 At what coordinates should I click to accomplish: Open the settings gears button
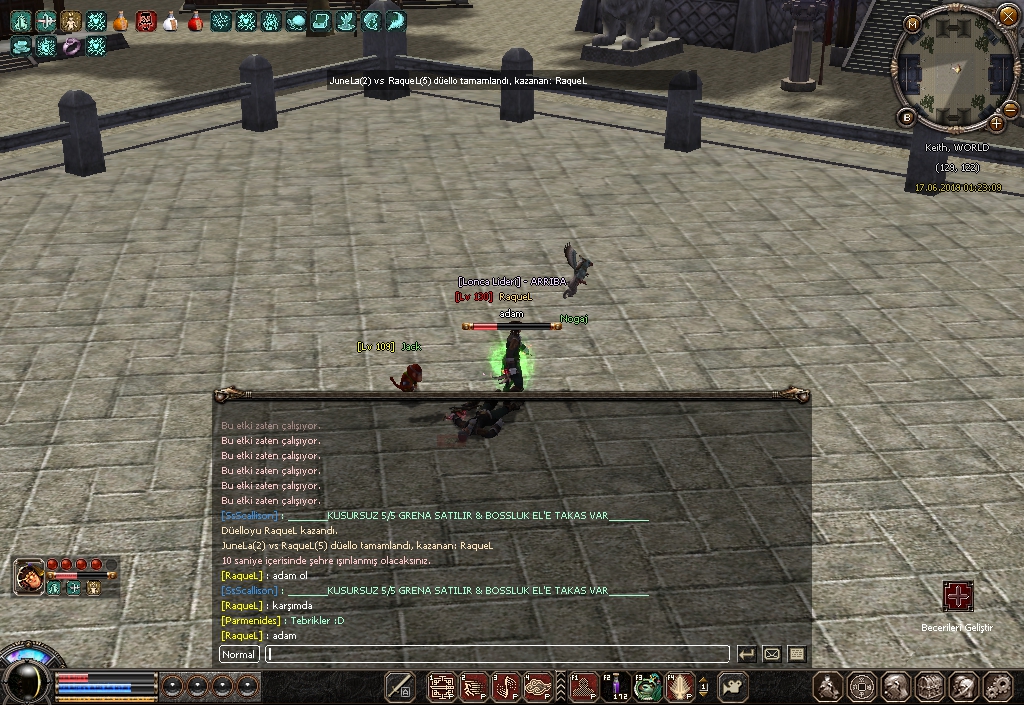click(x=996, y=686)
